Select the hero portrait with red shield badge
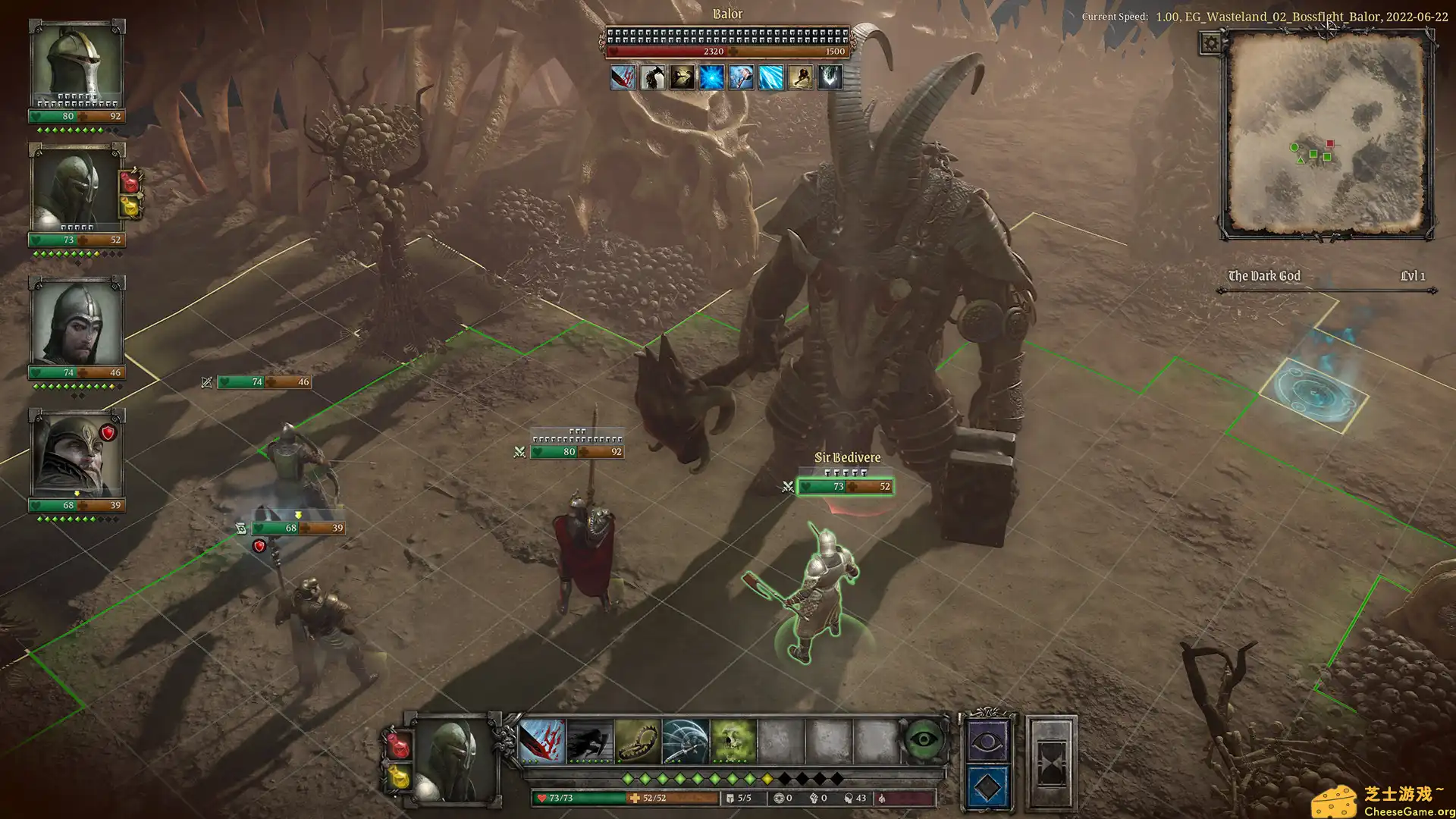Image resolution: width=1456 pixels, height=819 pixels. pyautogui.click(x=76, y=455)
